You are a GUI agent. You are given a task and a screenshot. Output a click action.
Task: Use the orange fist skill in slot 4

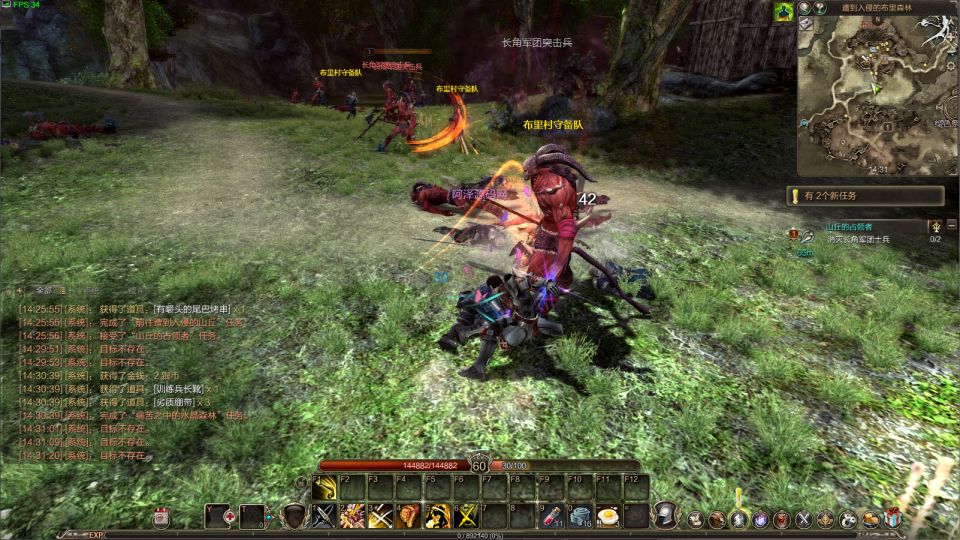click(x=408, y=516)
